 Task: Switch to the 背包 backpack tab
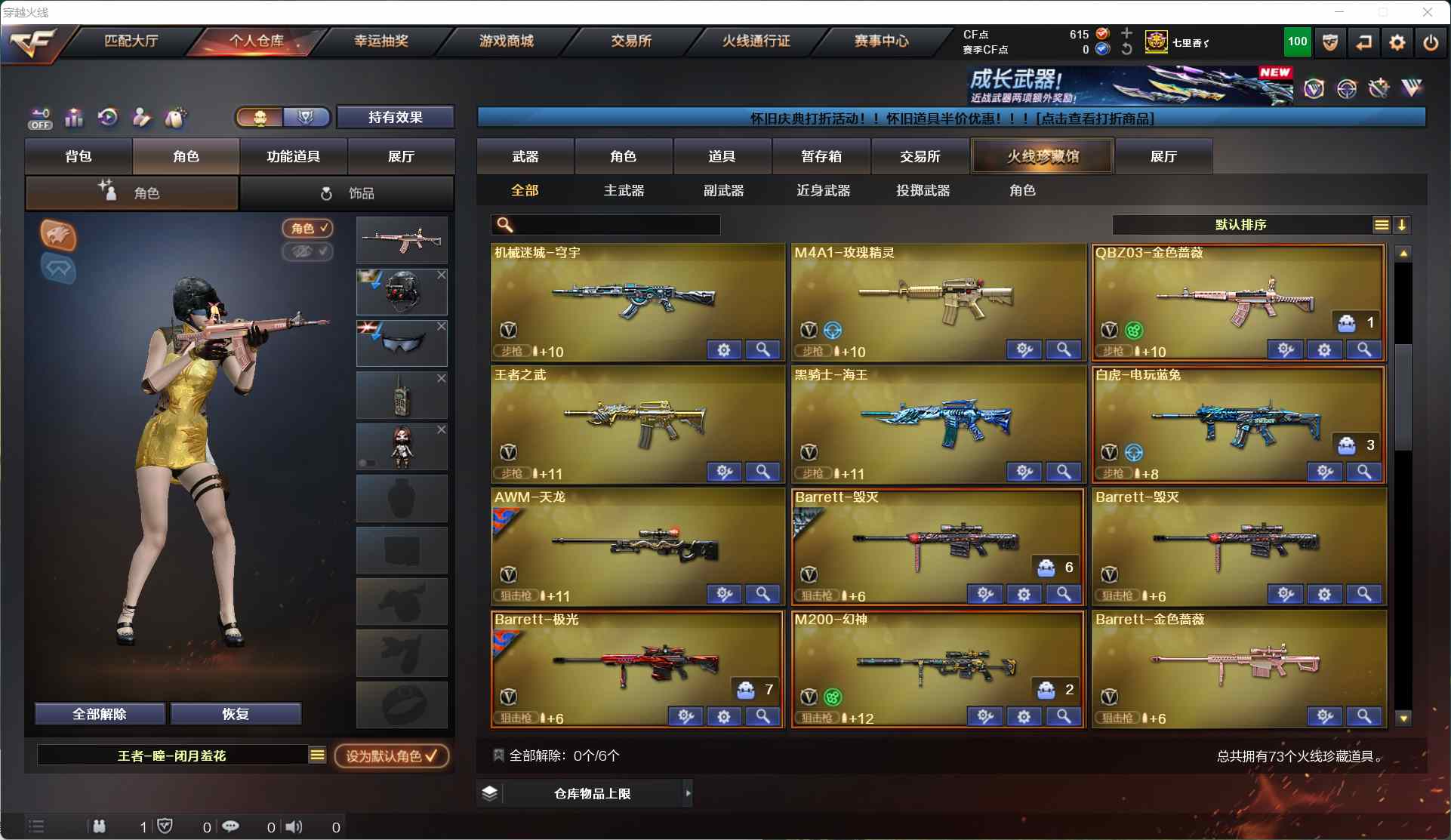pyautogui.click(x=79, y=156)
